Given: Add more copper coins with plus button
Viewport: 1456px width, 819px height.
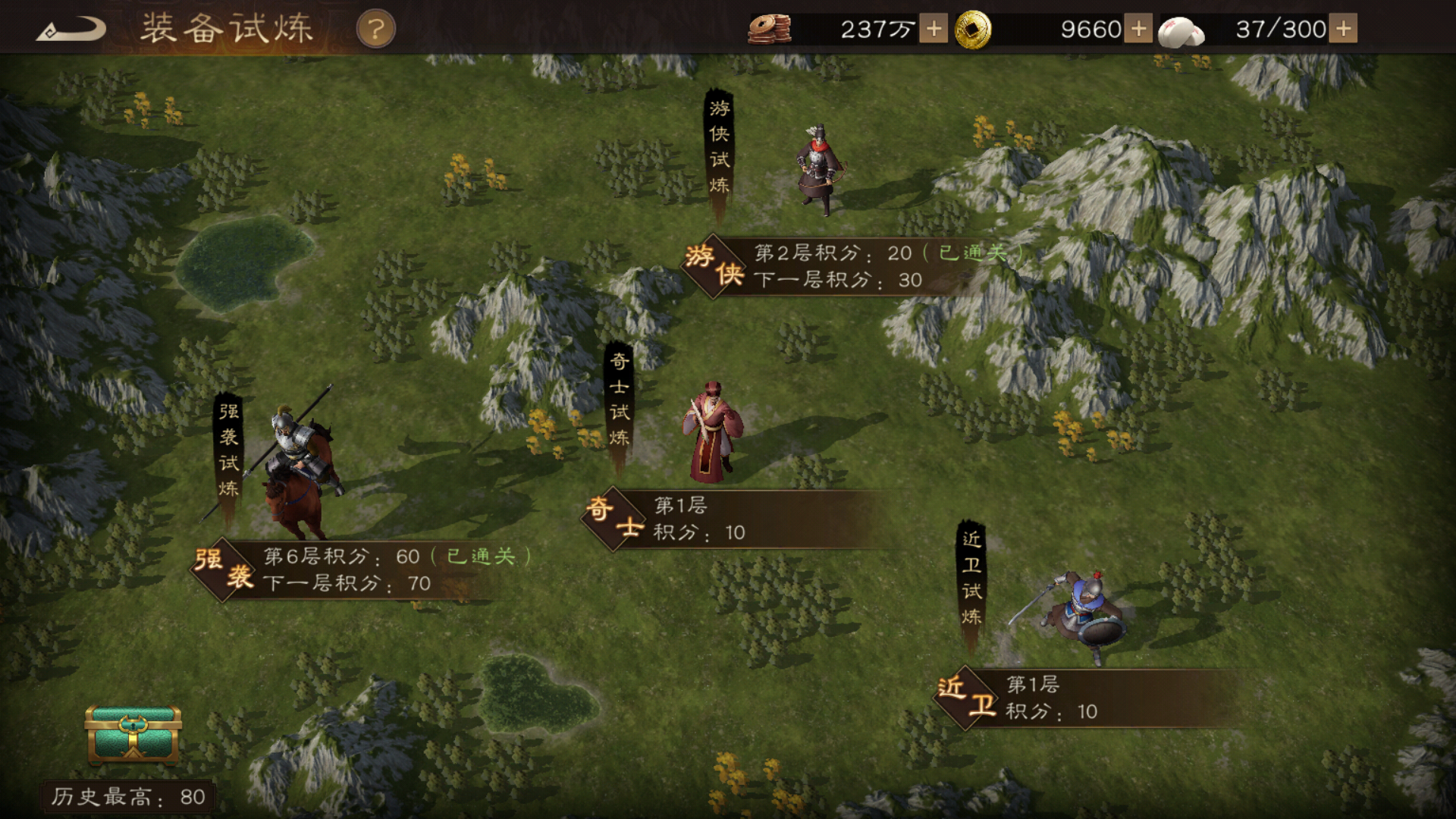Looking at the screenshot, I should [x=934, y=30].
